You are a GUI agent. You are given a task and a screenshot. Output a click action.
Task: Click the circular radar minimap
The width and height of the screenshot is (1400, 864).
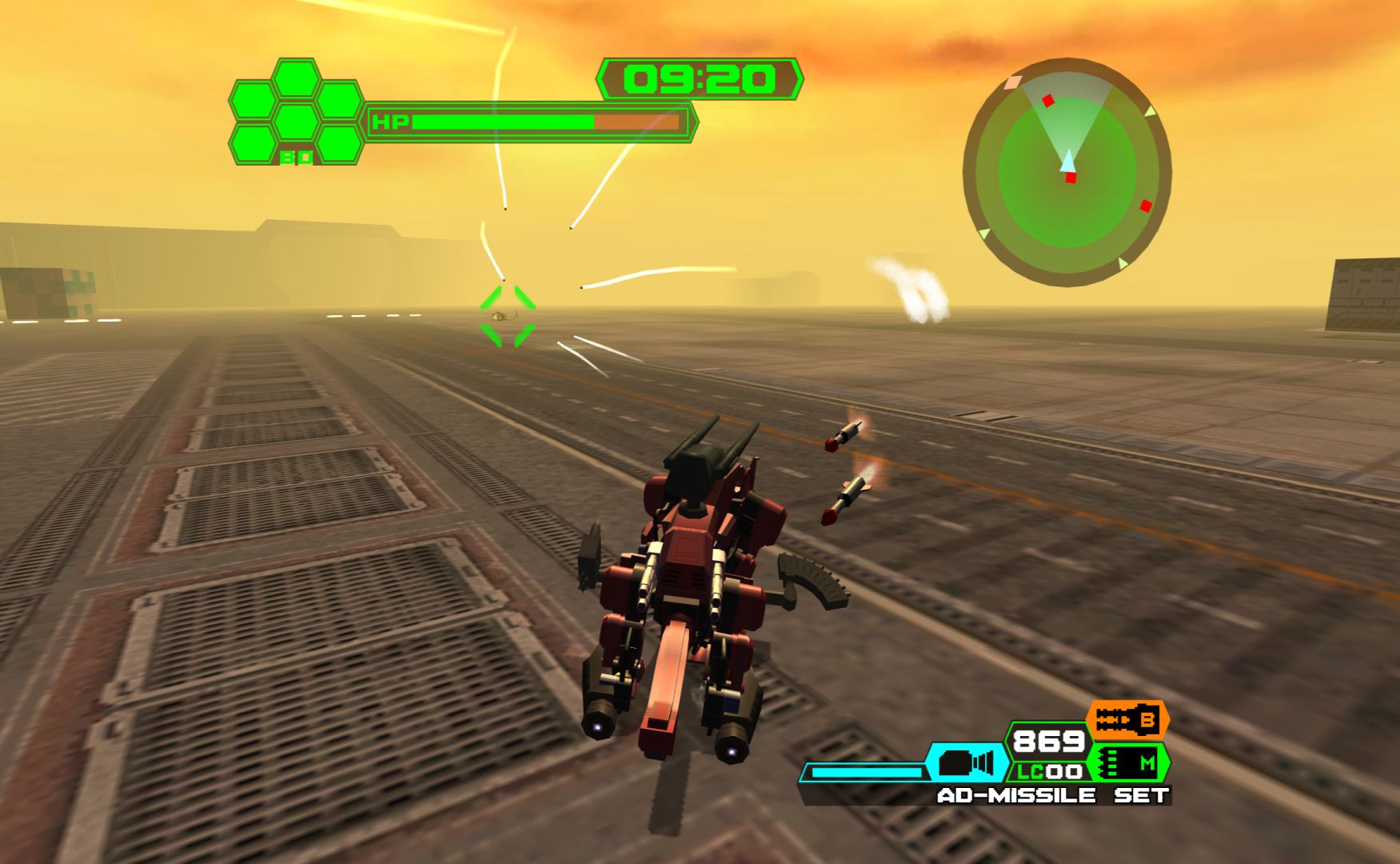coord(1067,172)
